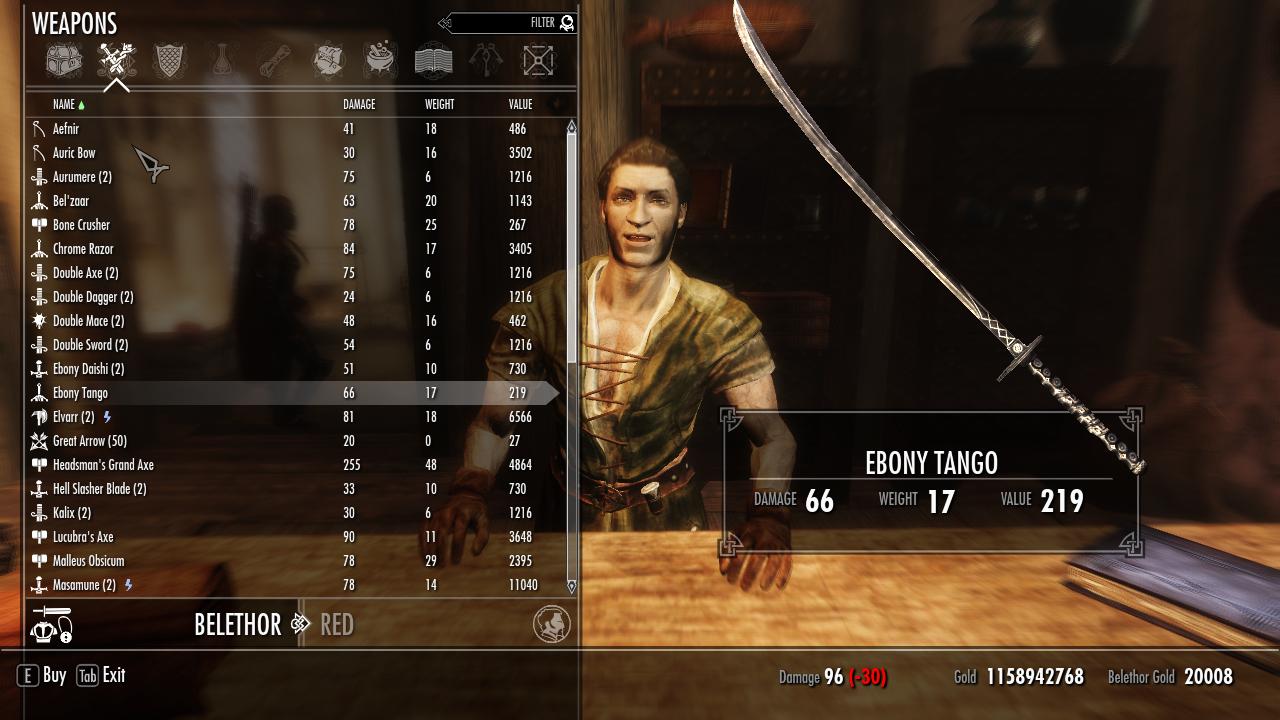Select the Elvarr (2) weapon row
This screenshot has width=1280, height=720.
click(x=73, y=417)
